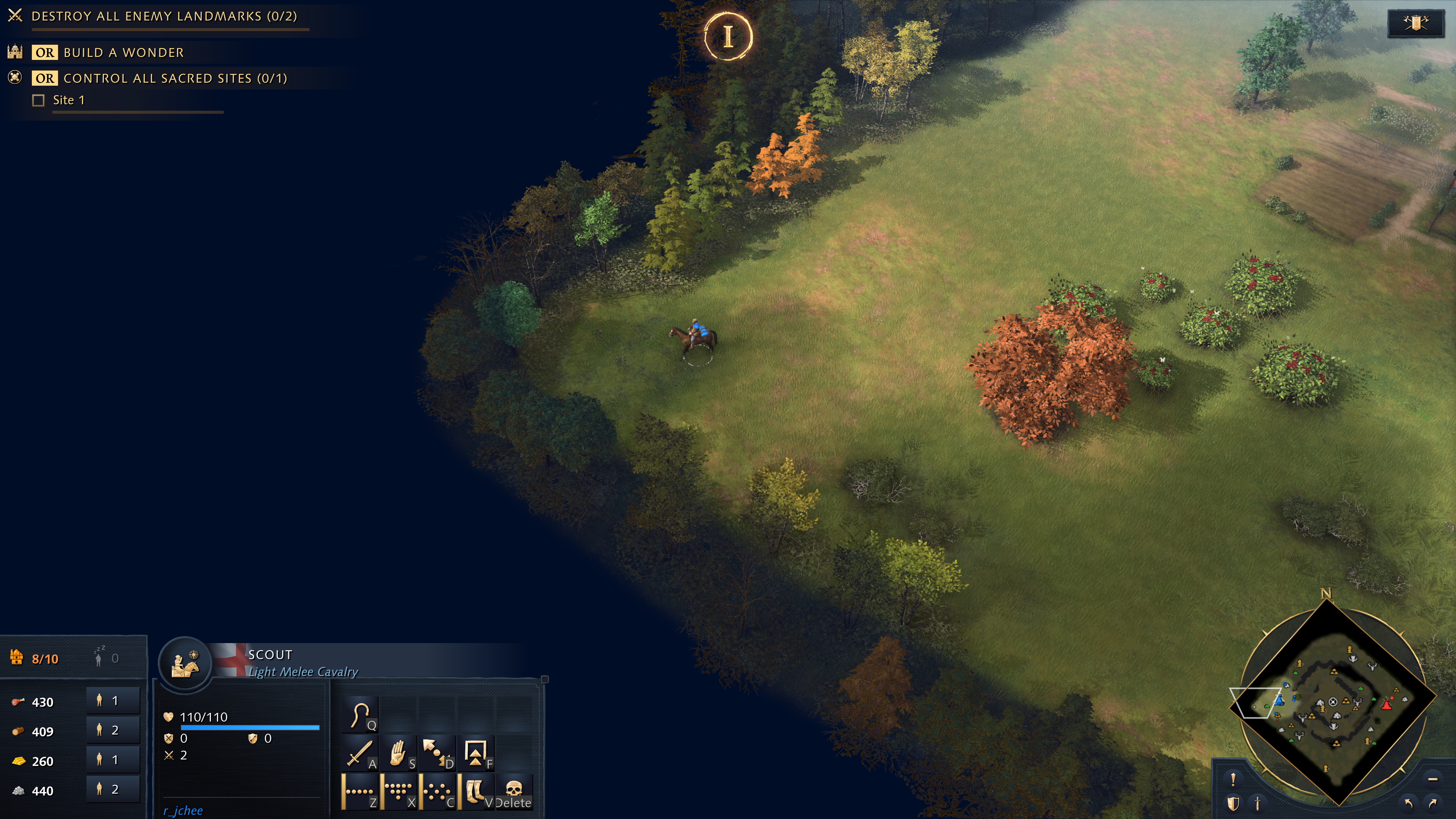Select the villagers gathering stone
This screenshot has width=1456, height=819.
113,789
